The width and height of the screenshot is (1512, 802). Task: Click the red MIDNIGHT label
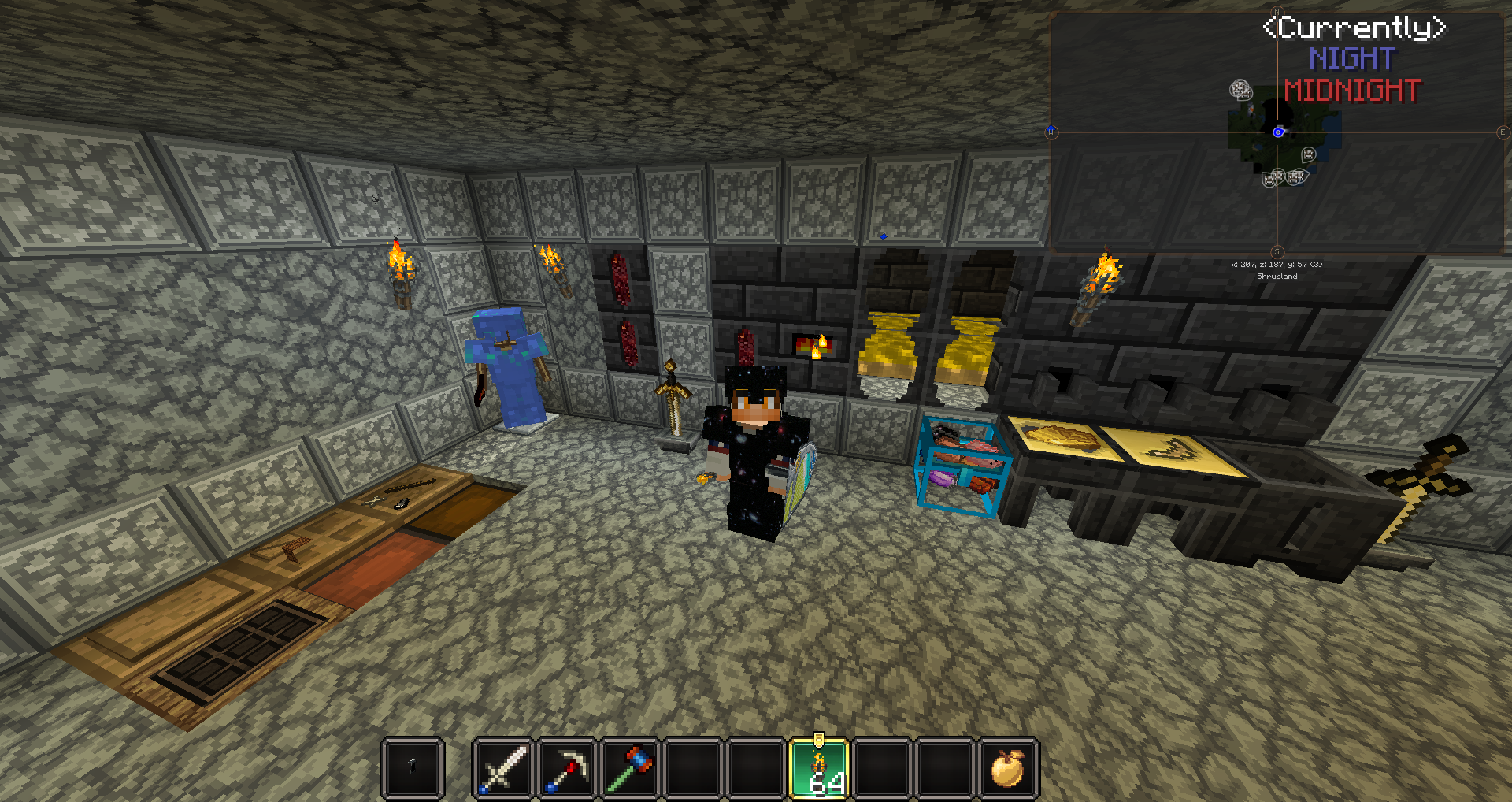pos(1351,88)
